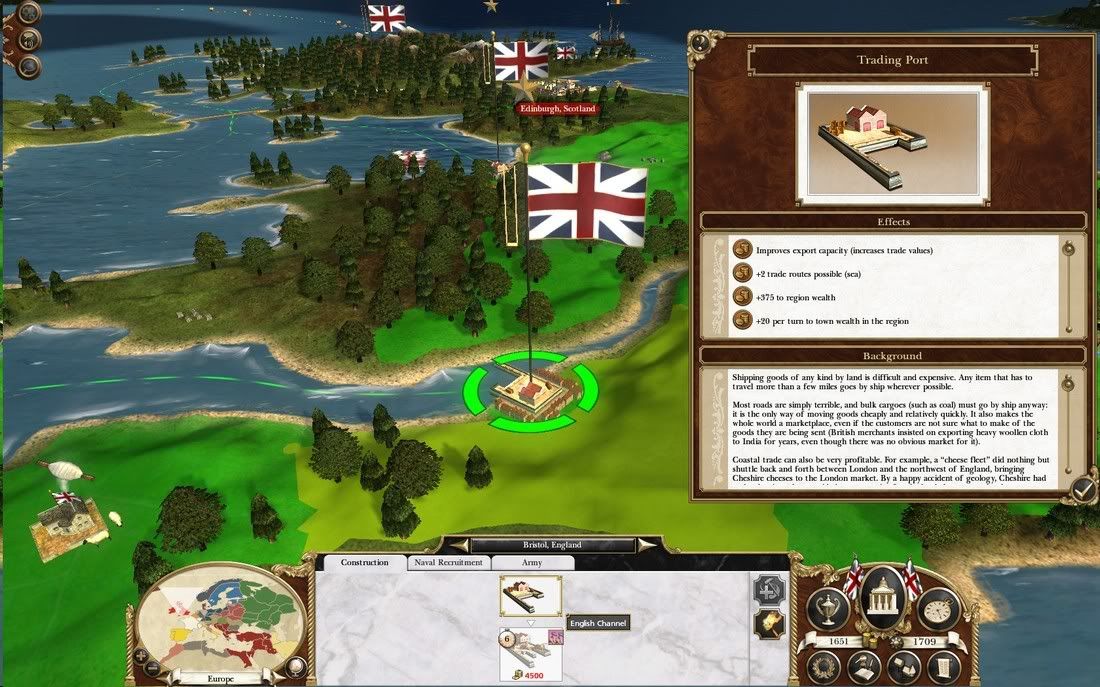This screenshot has height=687, width=1100.
Task: Click the magnifying glass button at top left
Action: tap(30, 66)
